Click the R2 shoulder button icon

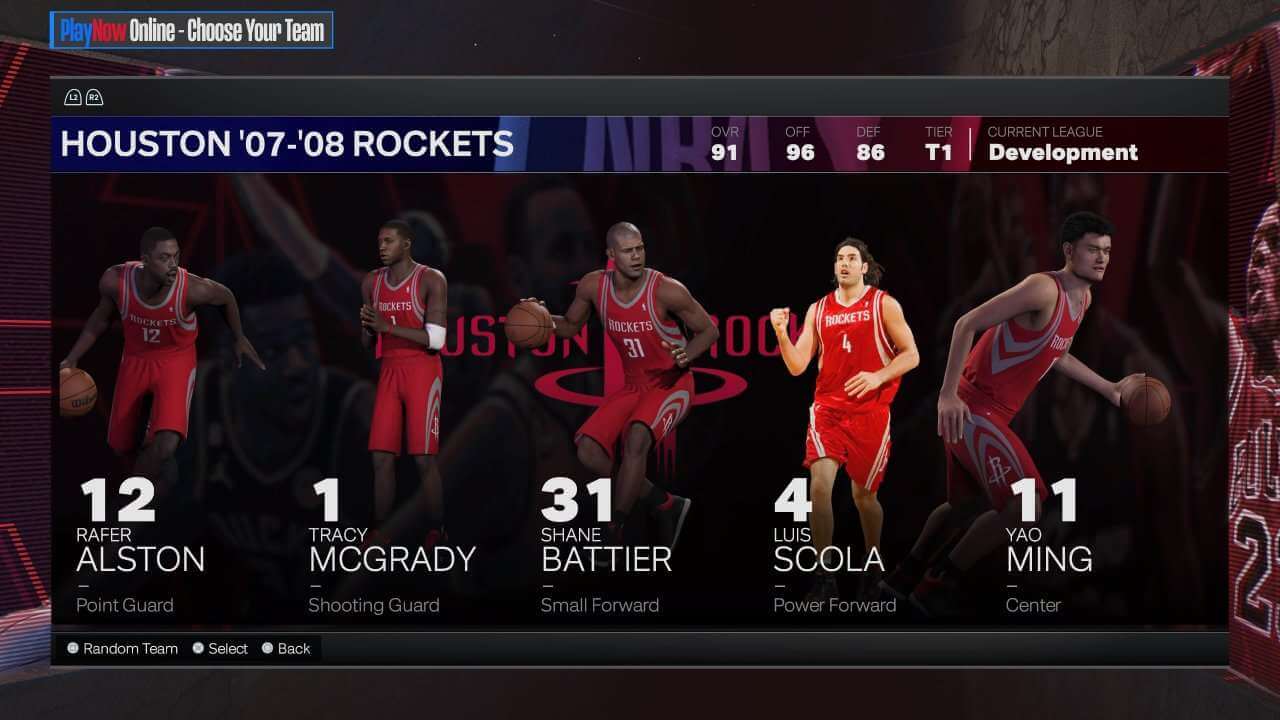94,97
